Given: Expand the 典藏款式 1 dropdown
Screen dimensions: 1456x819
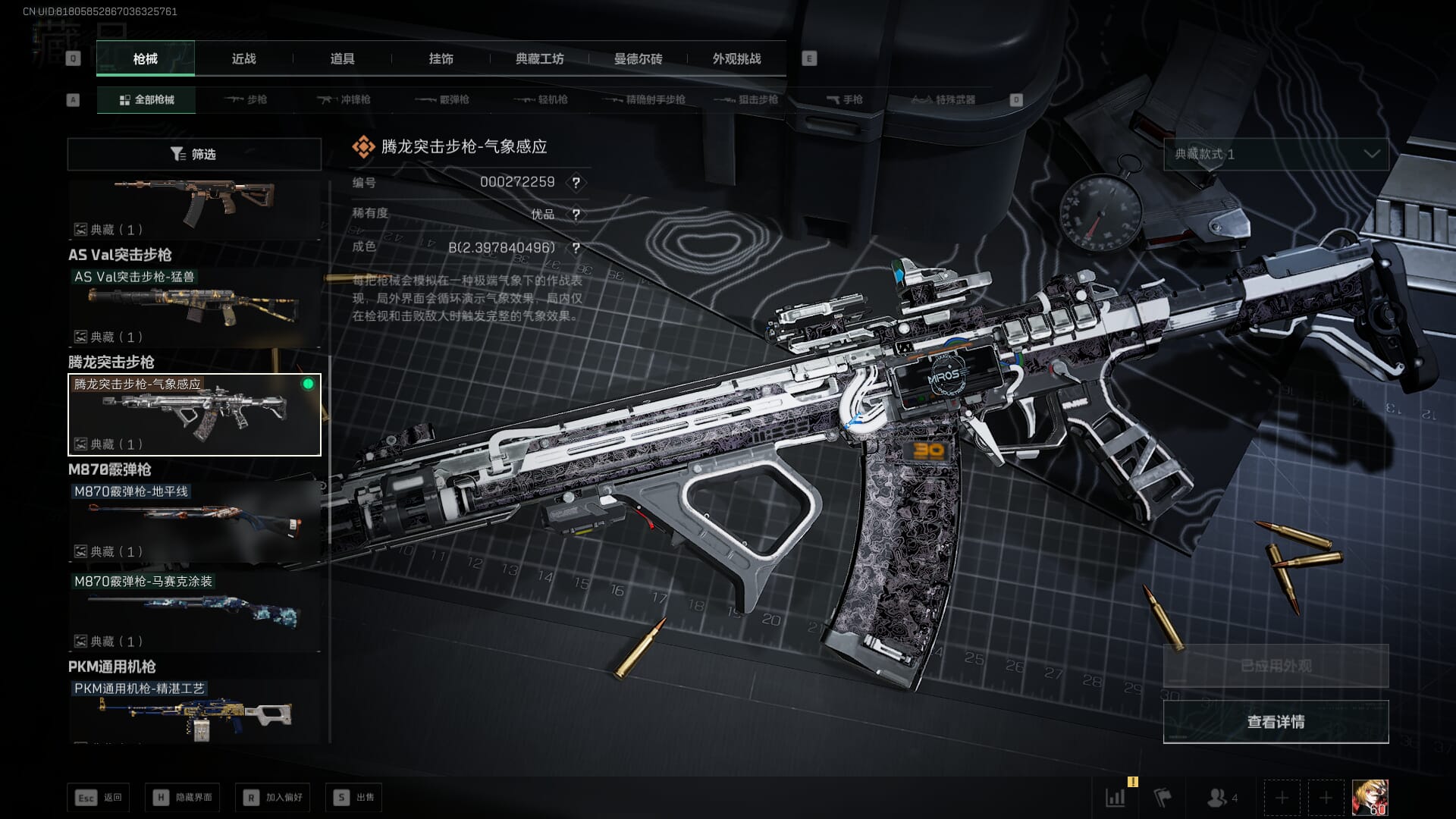Looking at the screenshot, I should (1276, 154).
